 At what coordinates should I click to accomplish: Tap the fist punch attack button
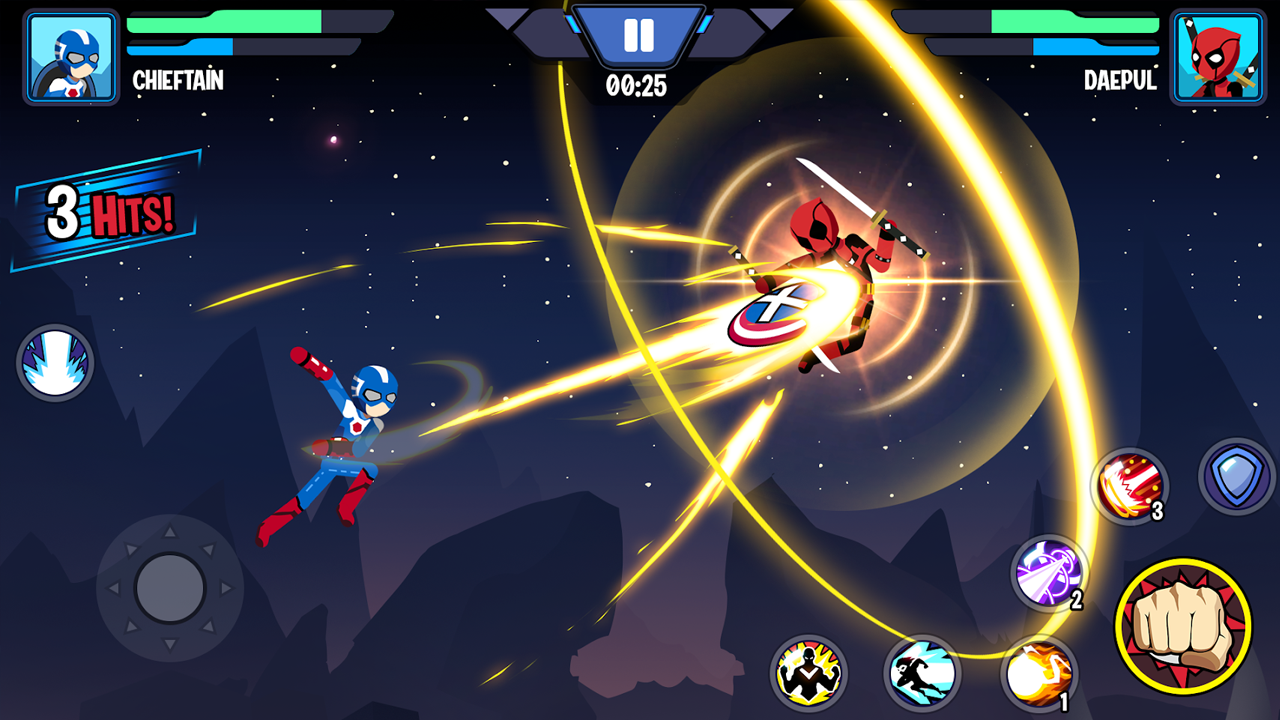[1183, 627]
